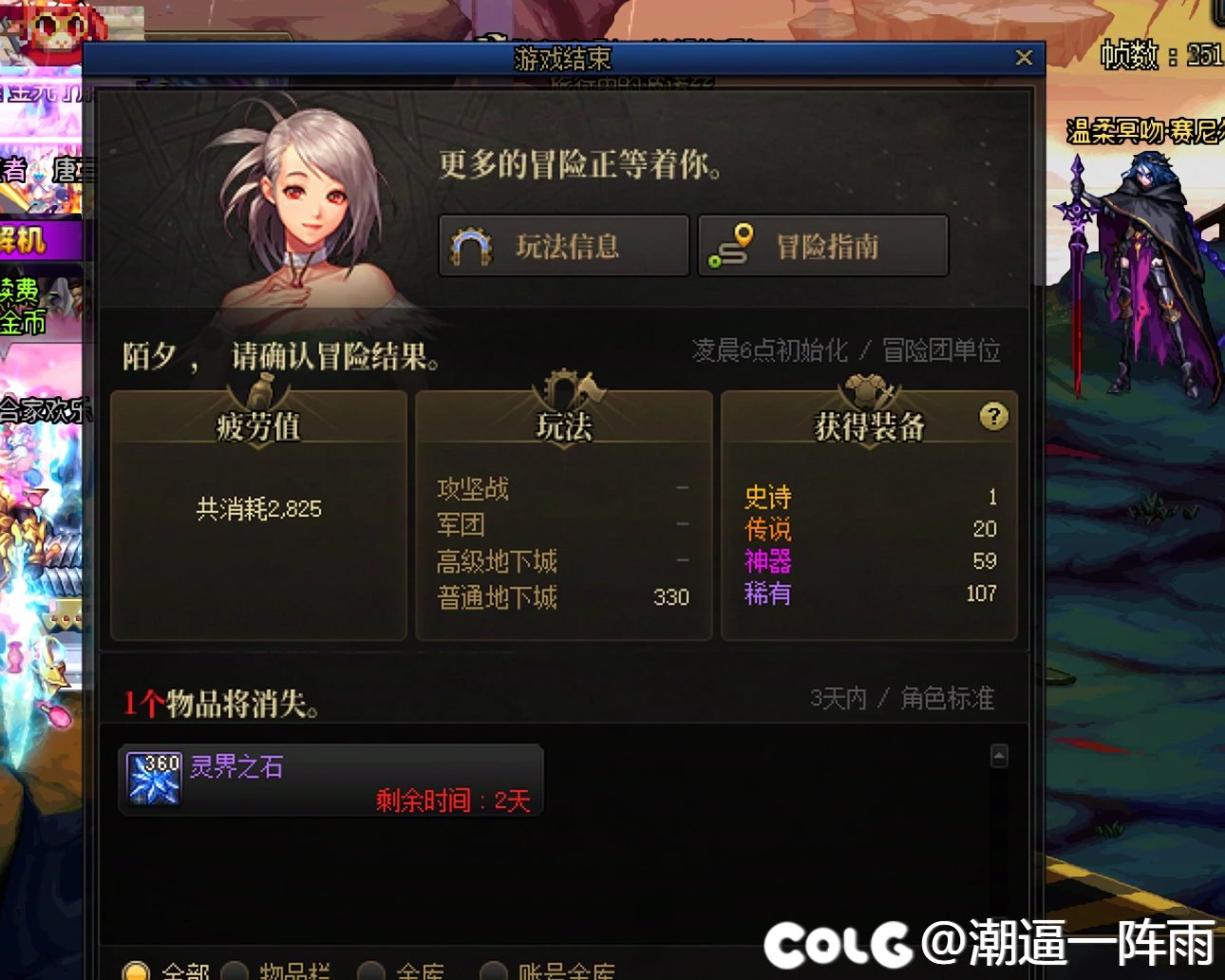Select the 全部 filter radio button
Viewport: 1225px width, 980px height.
click(137, 971)
